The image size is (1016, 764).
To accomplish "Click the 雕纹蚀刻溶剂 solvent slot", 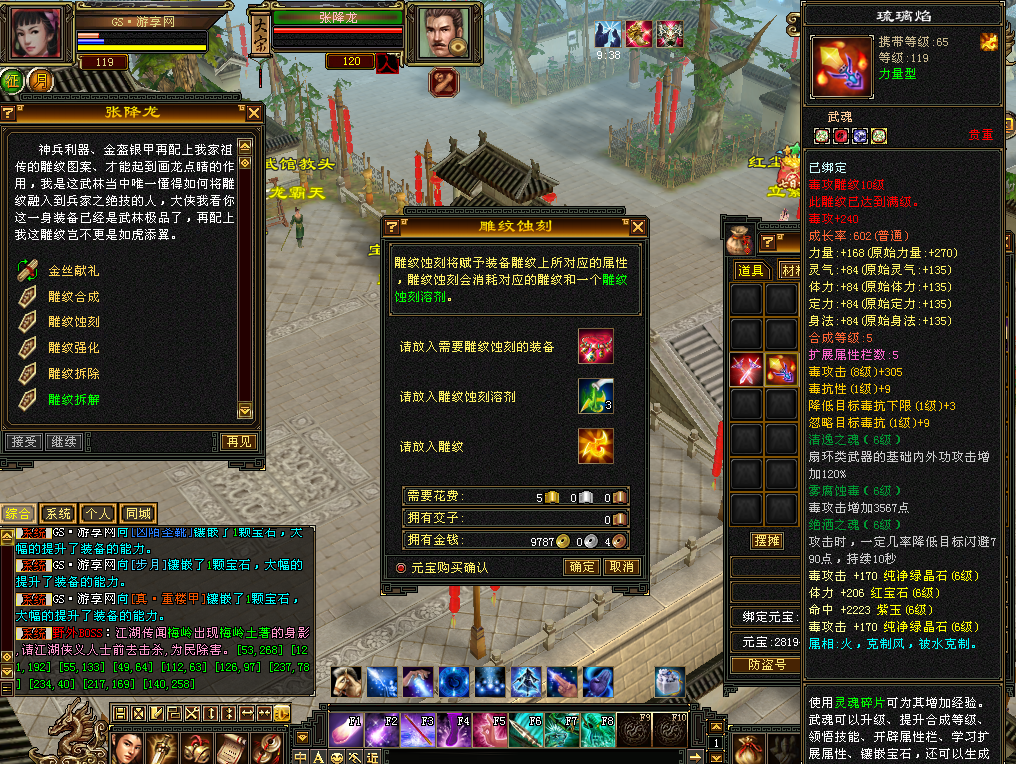I will tap(595, 396).
